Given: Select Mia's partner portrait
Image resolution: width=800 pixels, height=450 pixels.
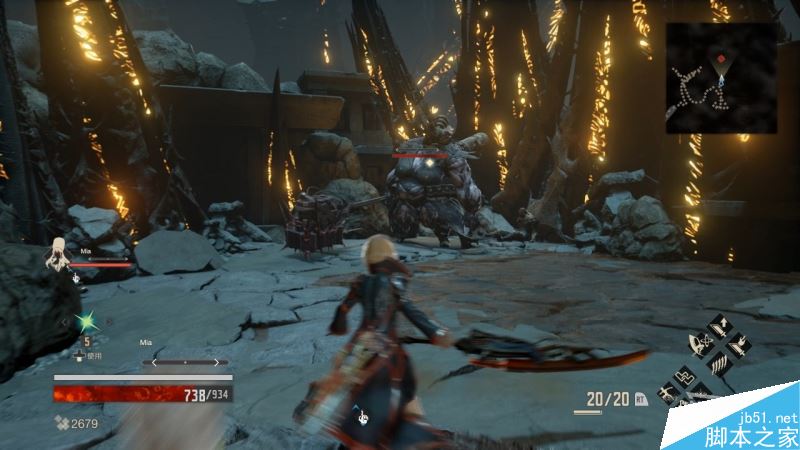Looking at the screenshot, I should click(58, 254).
